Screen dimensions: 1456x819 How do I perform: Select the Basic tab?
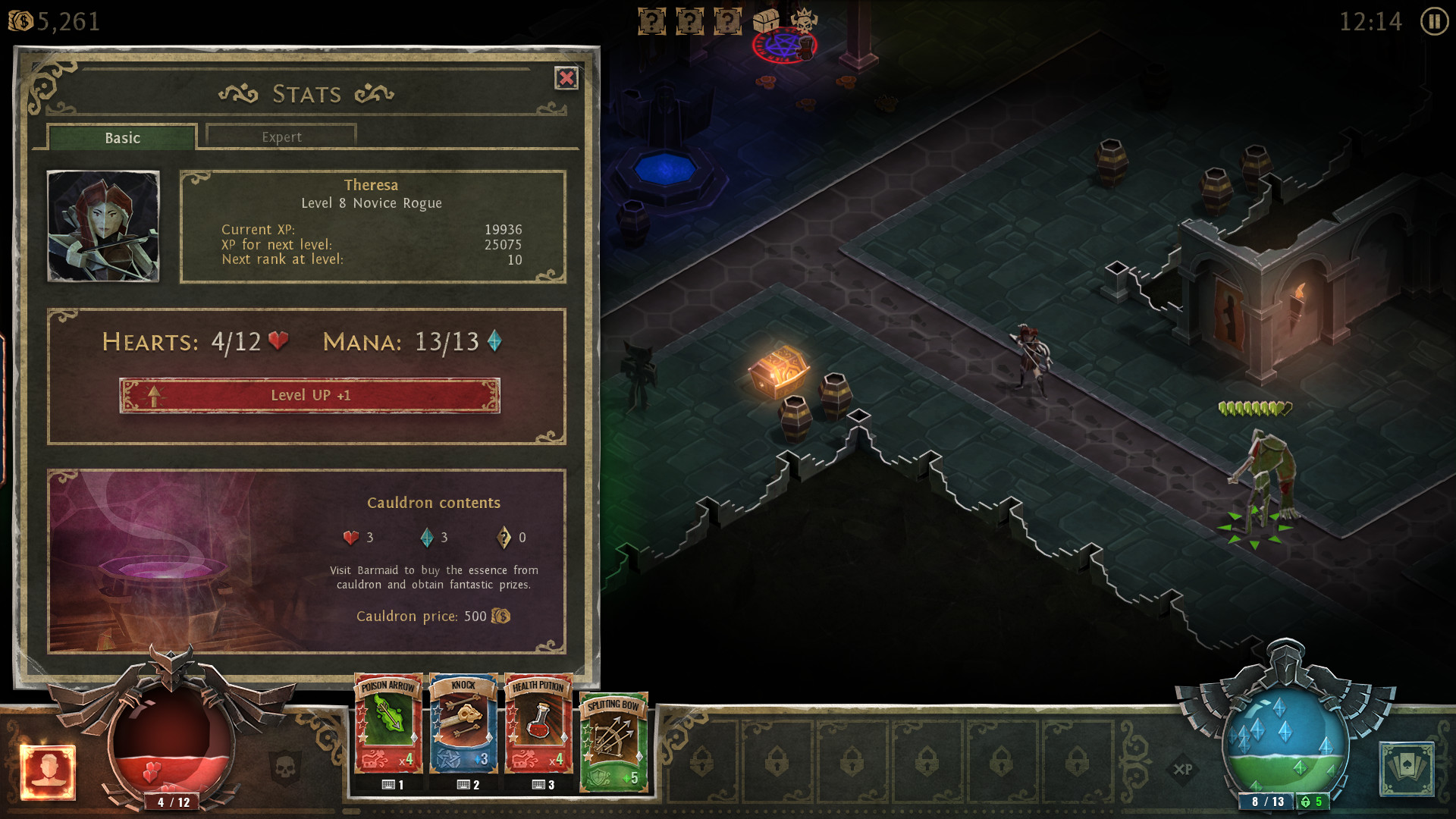coord(121,137)
